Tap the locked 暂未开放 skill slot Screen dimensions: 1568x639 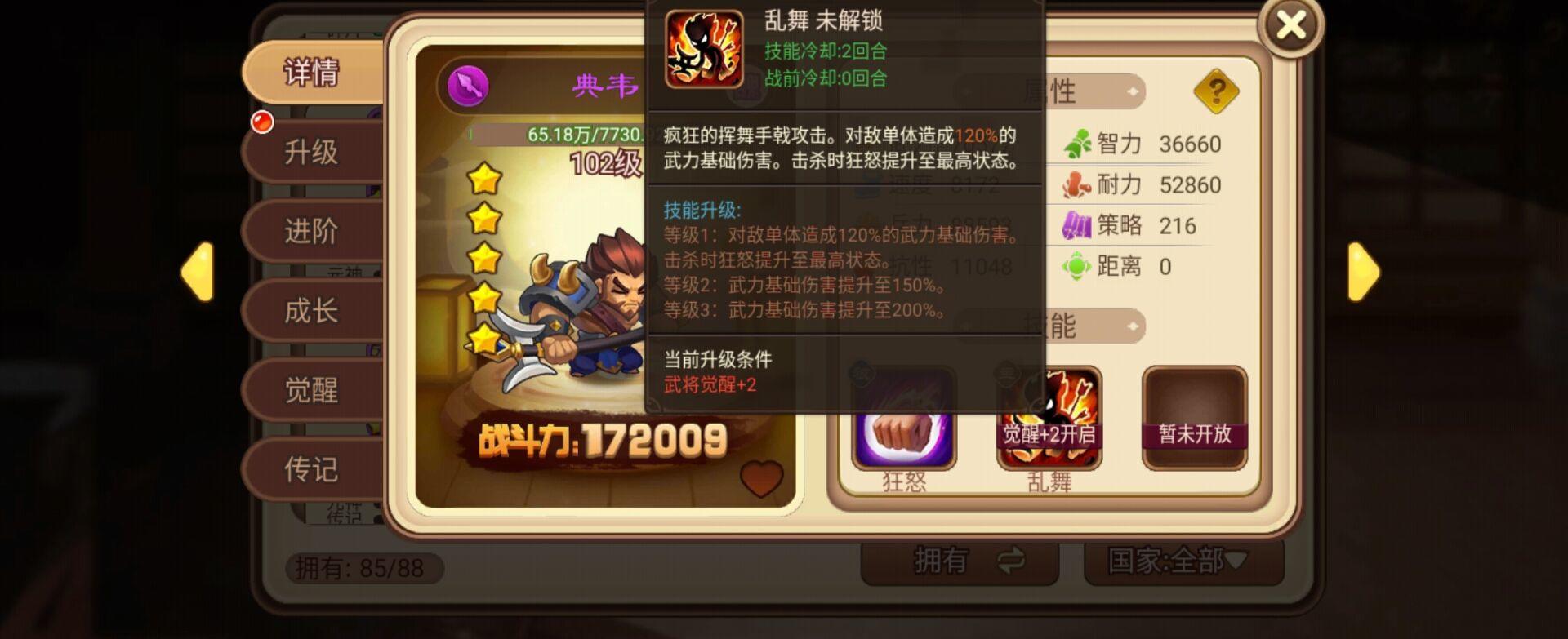click(x=1194, y=418)
